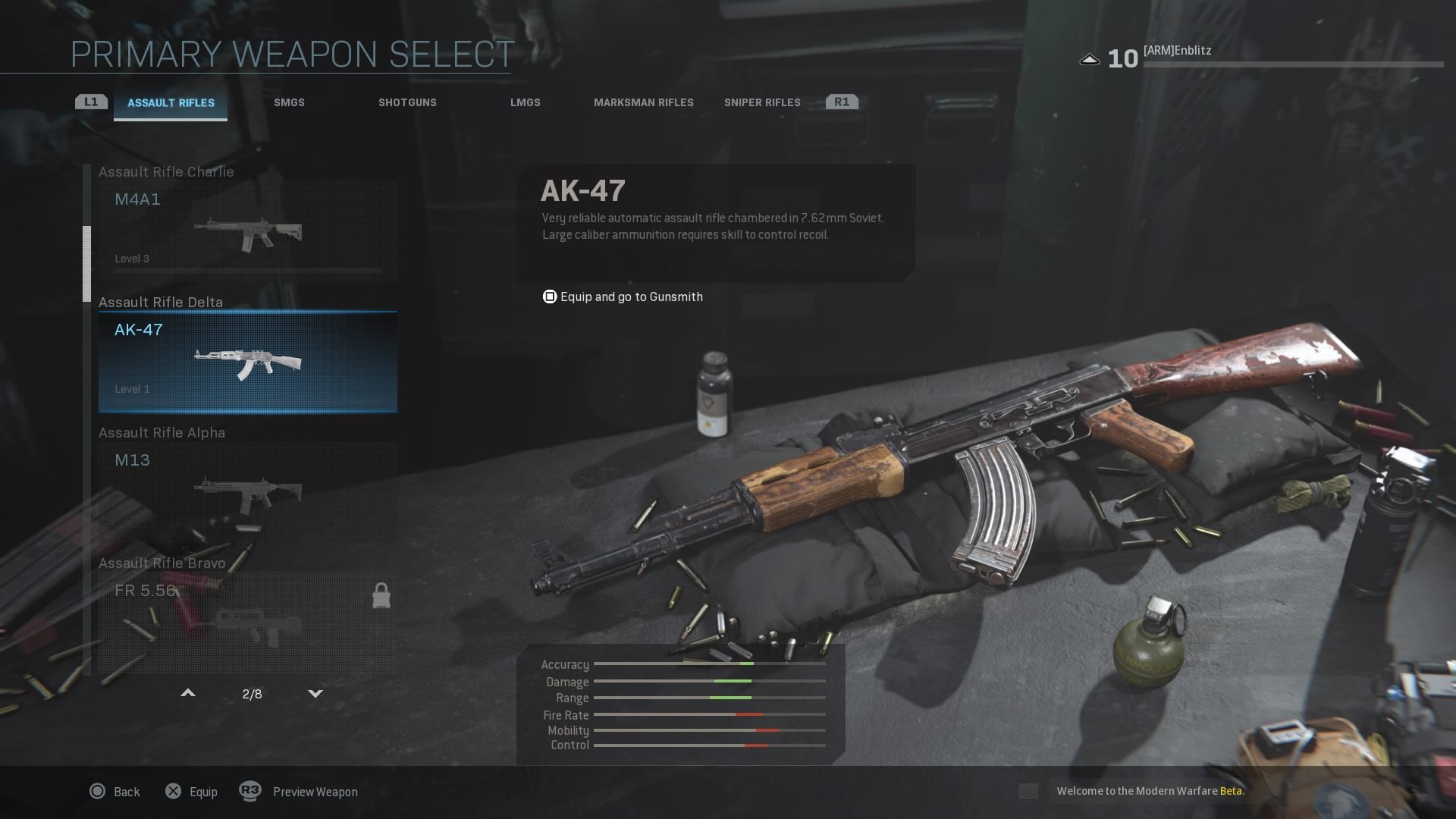
Task: Click the X Equip icon
Action: tap(174, 791)
